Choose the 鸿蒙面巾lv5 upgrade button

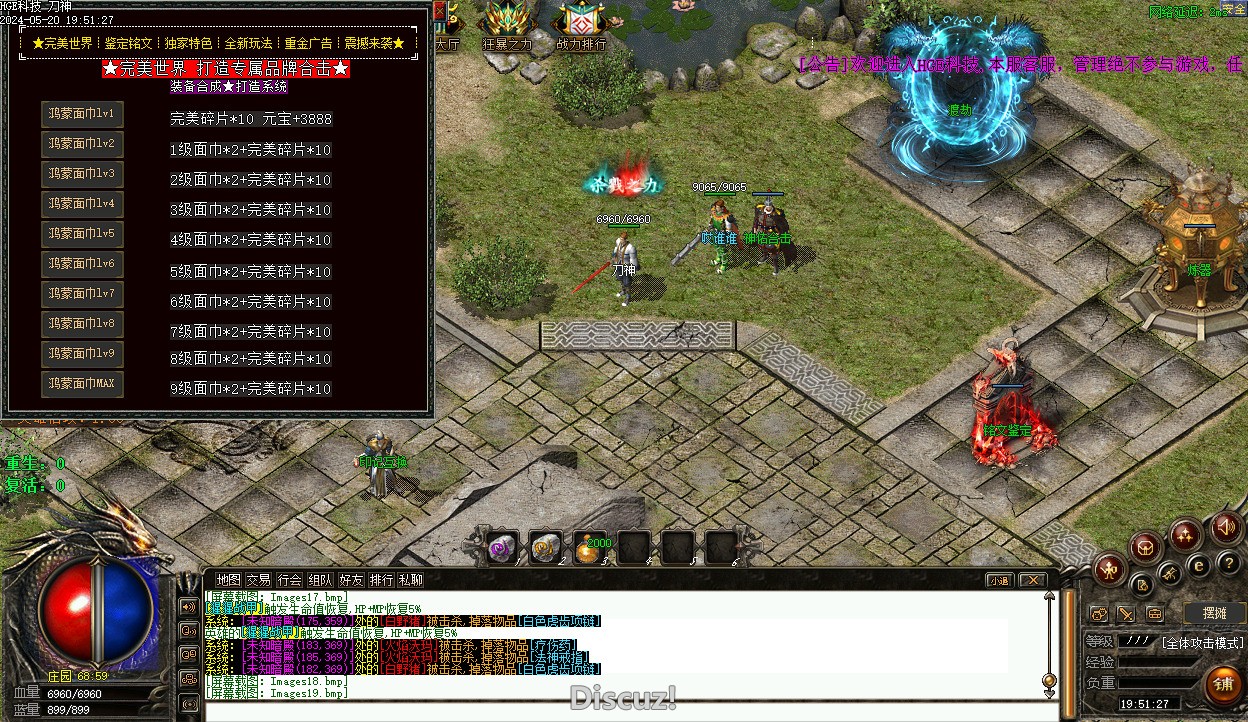(x=82, y=234)
